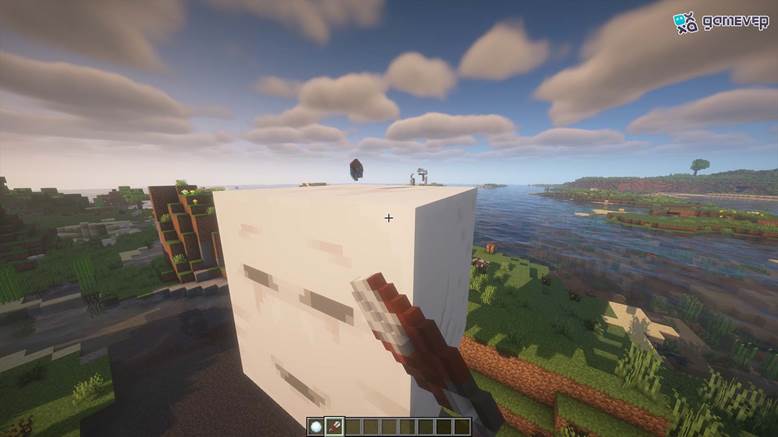Select the snowball hotbar slot
The width and height of the screenshot is (778, 437).
(x=316, y=427)
